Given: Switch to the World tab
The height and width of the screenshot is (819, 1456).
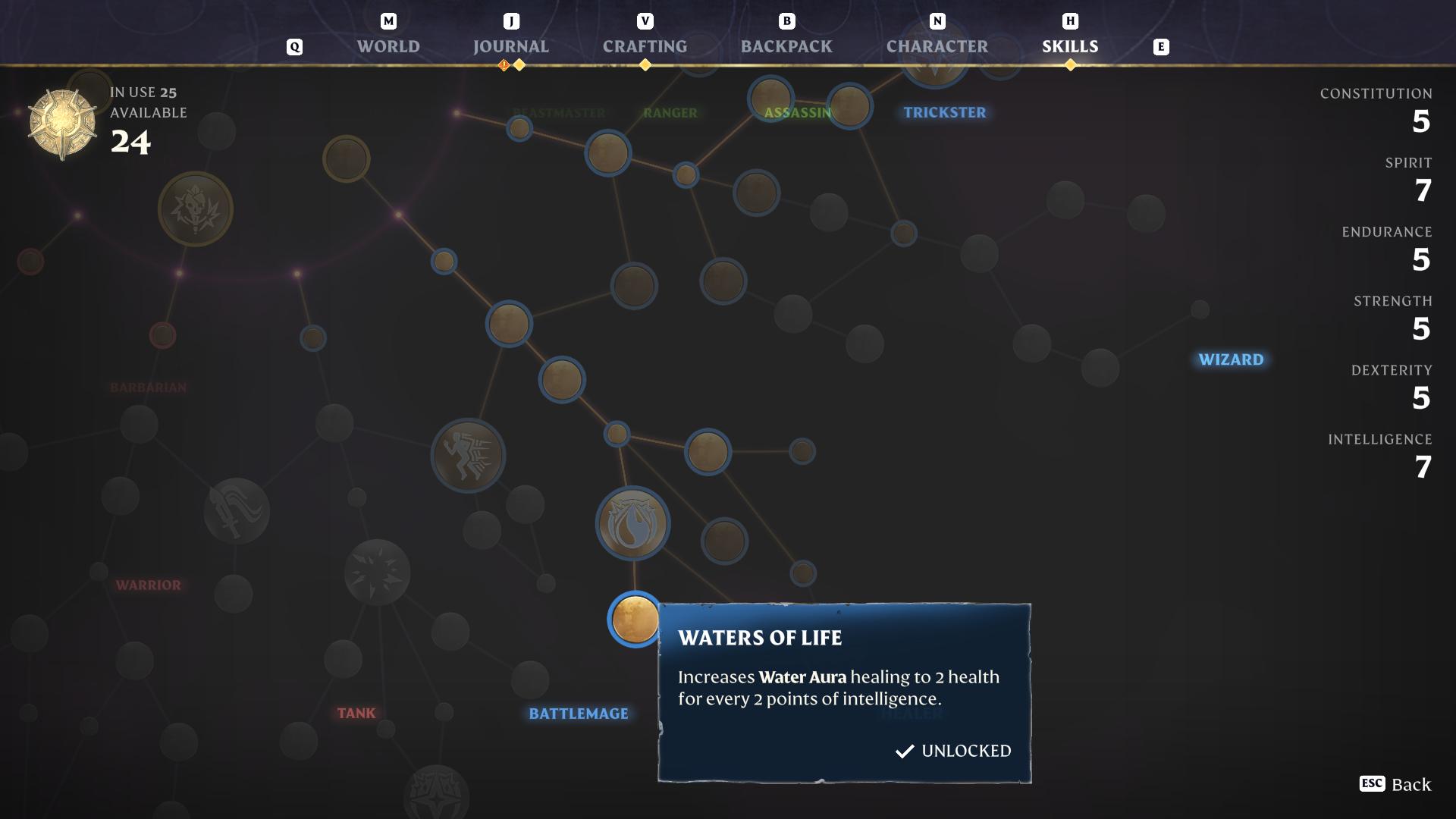Looking at the screenshot, I should pos(388,46).
